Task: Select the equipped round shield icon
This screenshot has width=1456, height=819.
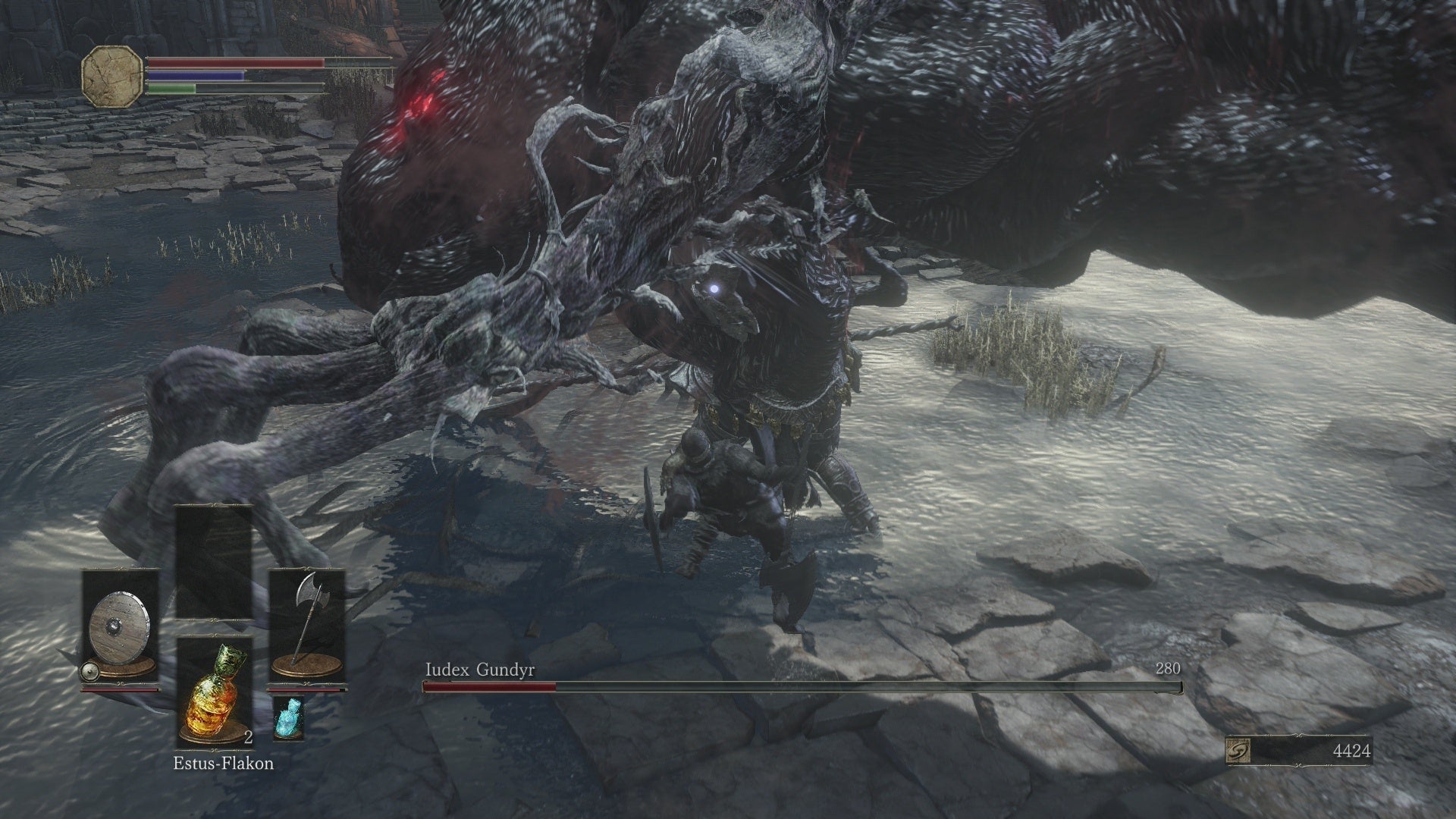Action: (121, 624)
